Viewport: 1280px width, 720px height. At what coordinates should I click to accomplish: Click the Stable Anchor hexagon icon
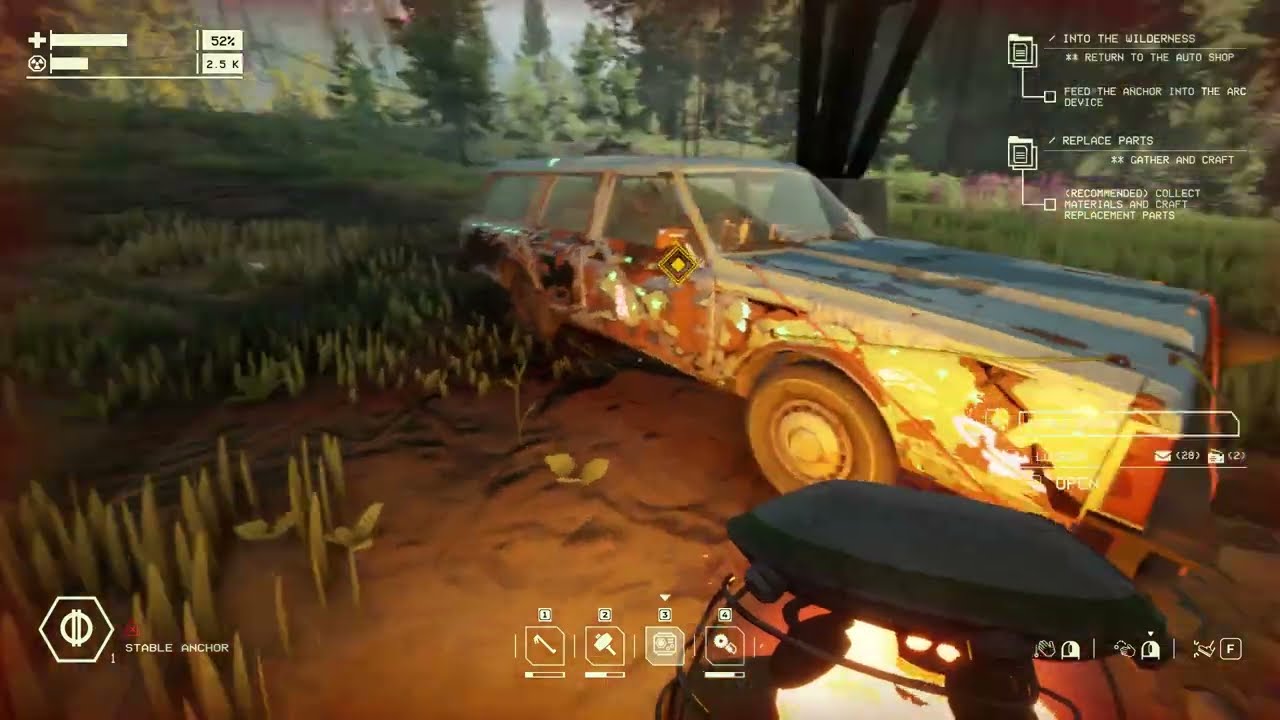click(x=75, y=629)
